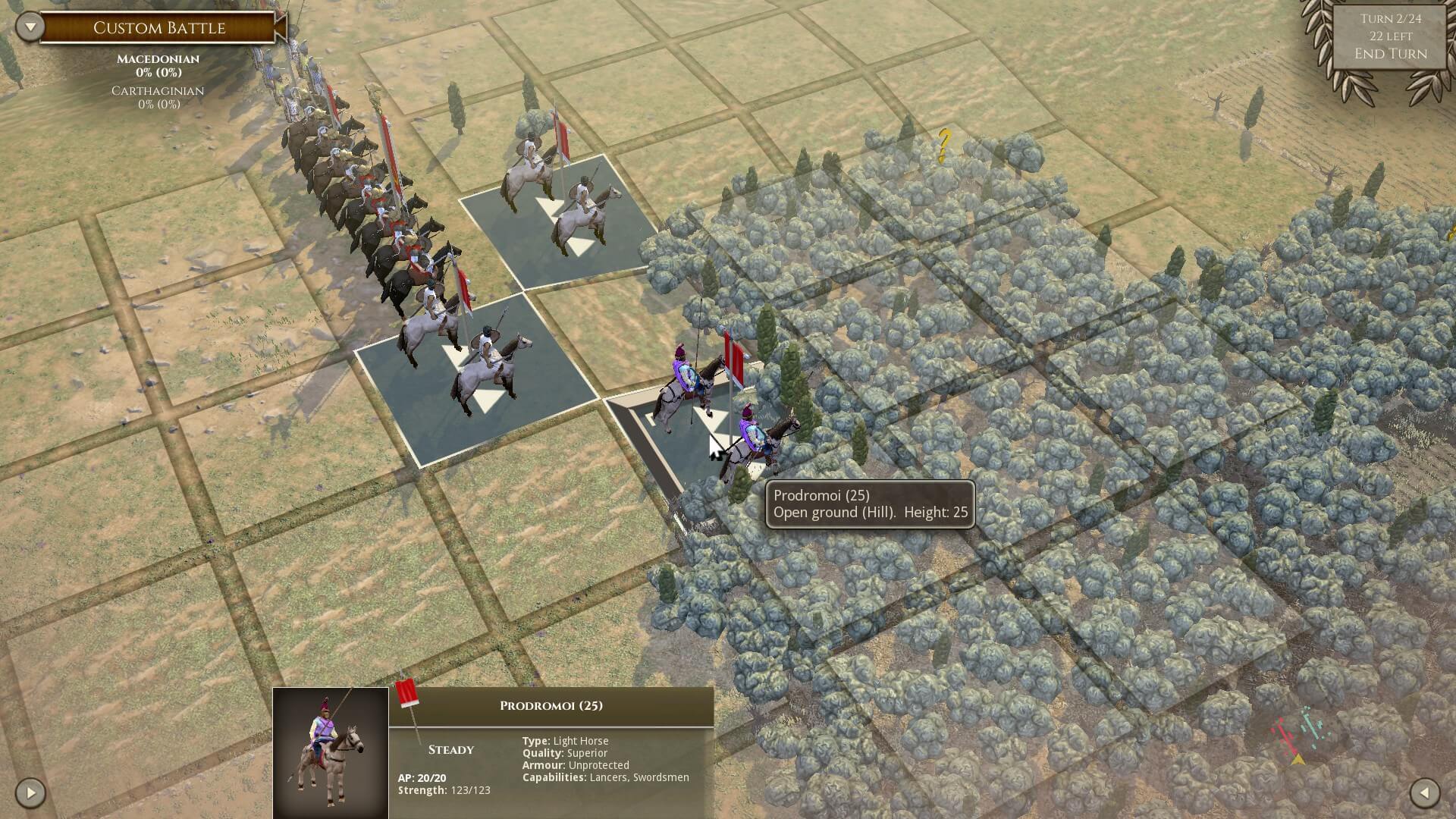1456x819 pixels.
Task: Click the yellow question mark unknown marker
Action: tap(944, 146)
